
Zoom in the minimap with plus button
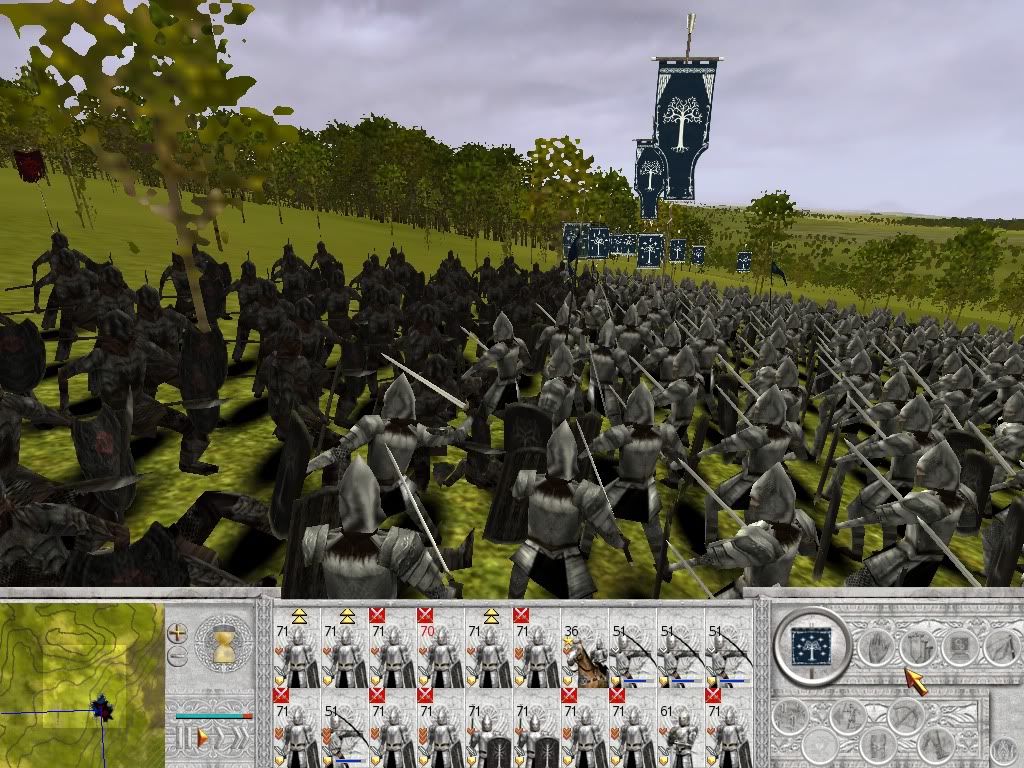tap(177, 632)
